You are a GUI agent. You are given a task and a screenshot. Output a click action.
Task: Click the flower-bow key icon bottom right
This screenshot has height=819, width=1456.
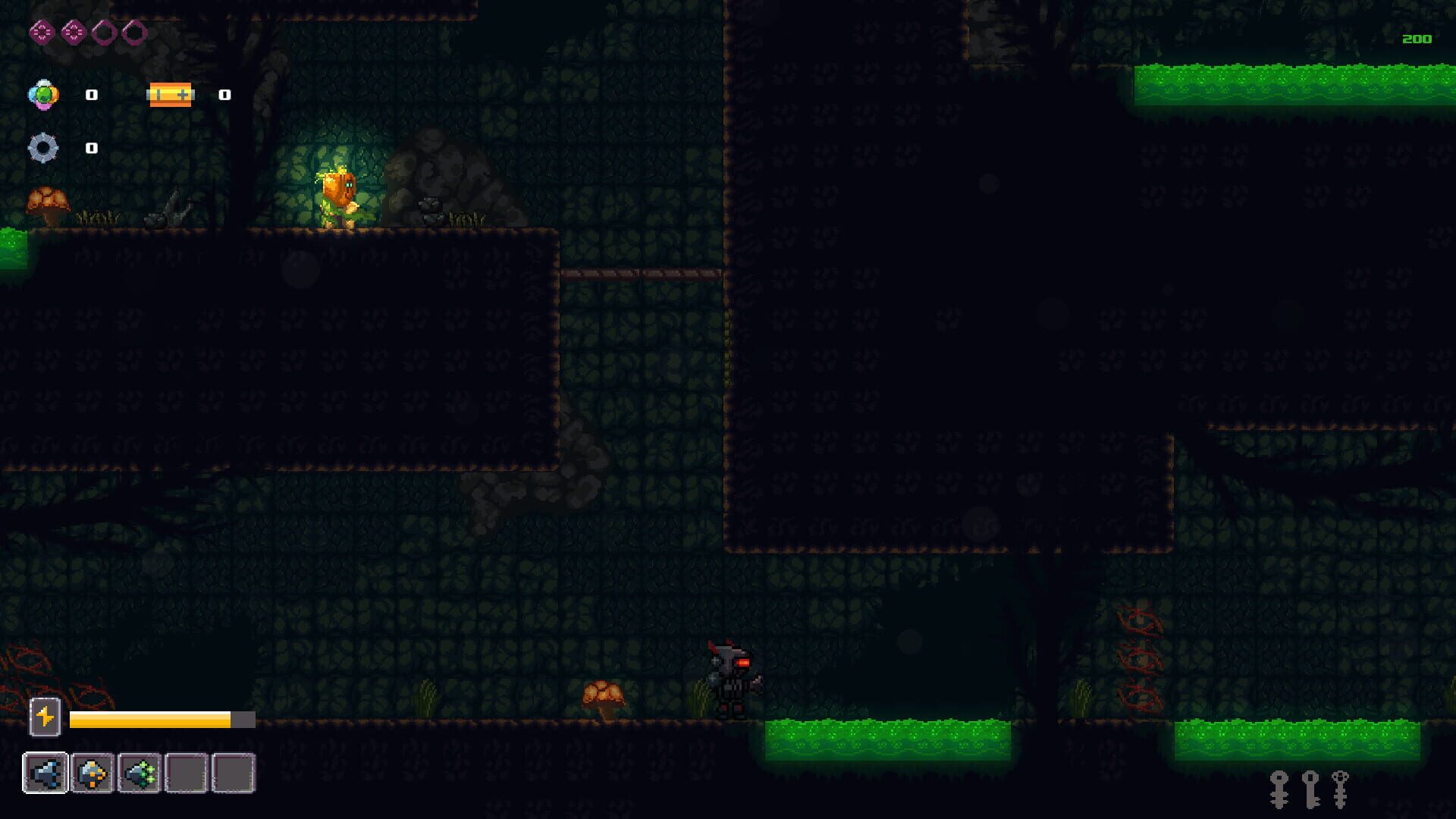(x=1339, y=790)
